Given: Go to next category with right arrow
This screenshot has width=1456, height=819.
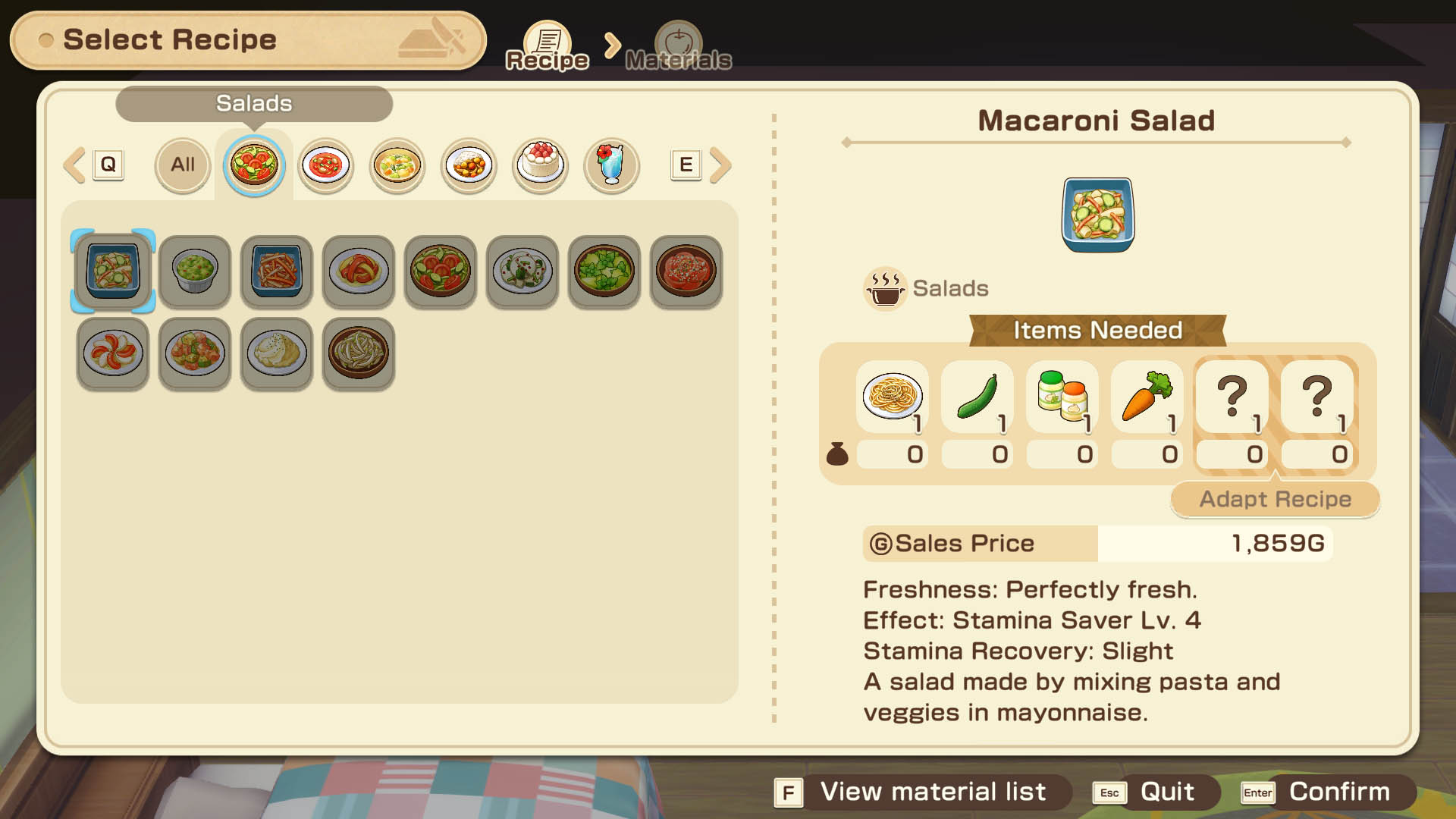Looking at the screenshot, I should pos(720,165).
